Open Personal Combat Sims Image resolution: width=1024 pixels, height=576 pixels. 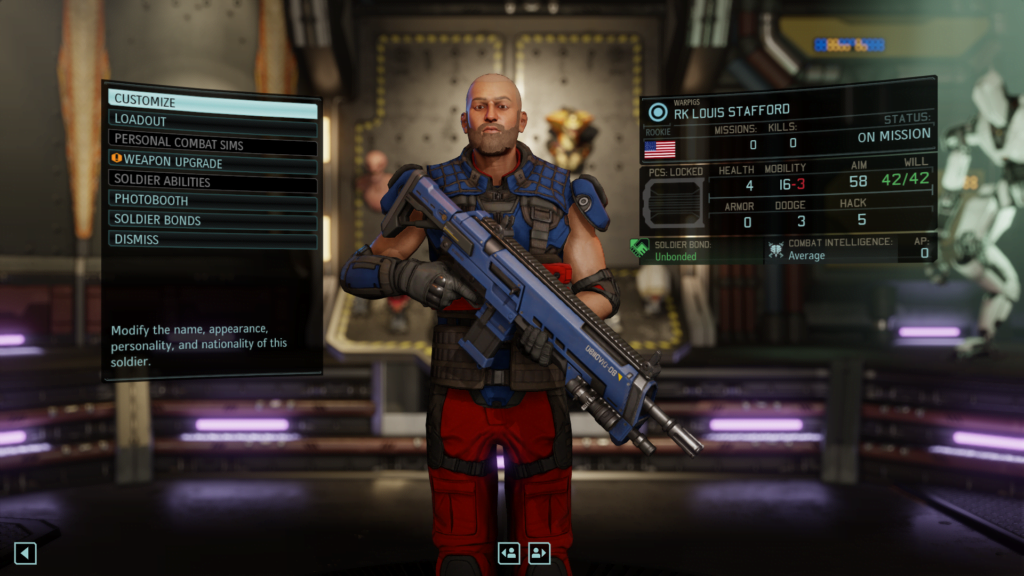(x=212, y=142)
